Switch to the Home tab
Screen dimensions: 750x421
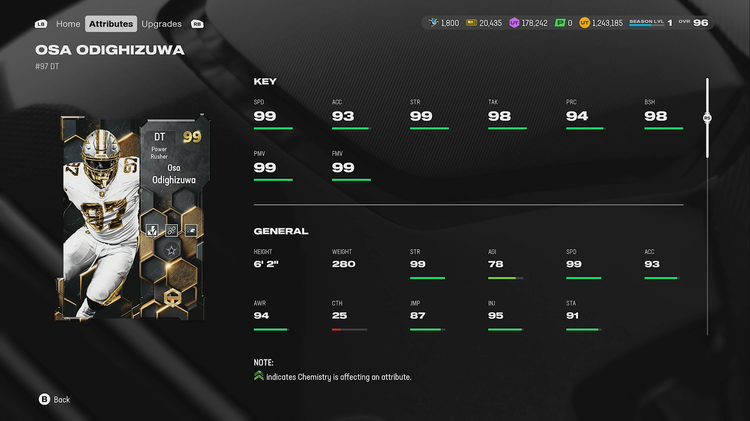point(68,23)
